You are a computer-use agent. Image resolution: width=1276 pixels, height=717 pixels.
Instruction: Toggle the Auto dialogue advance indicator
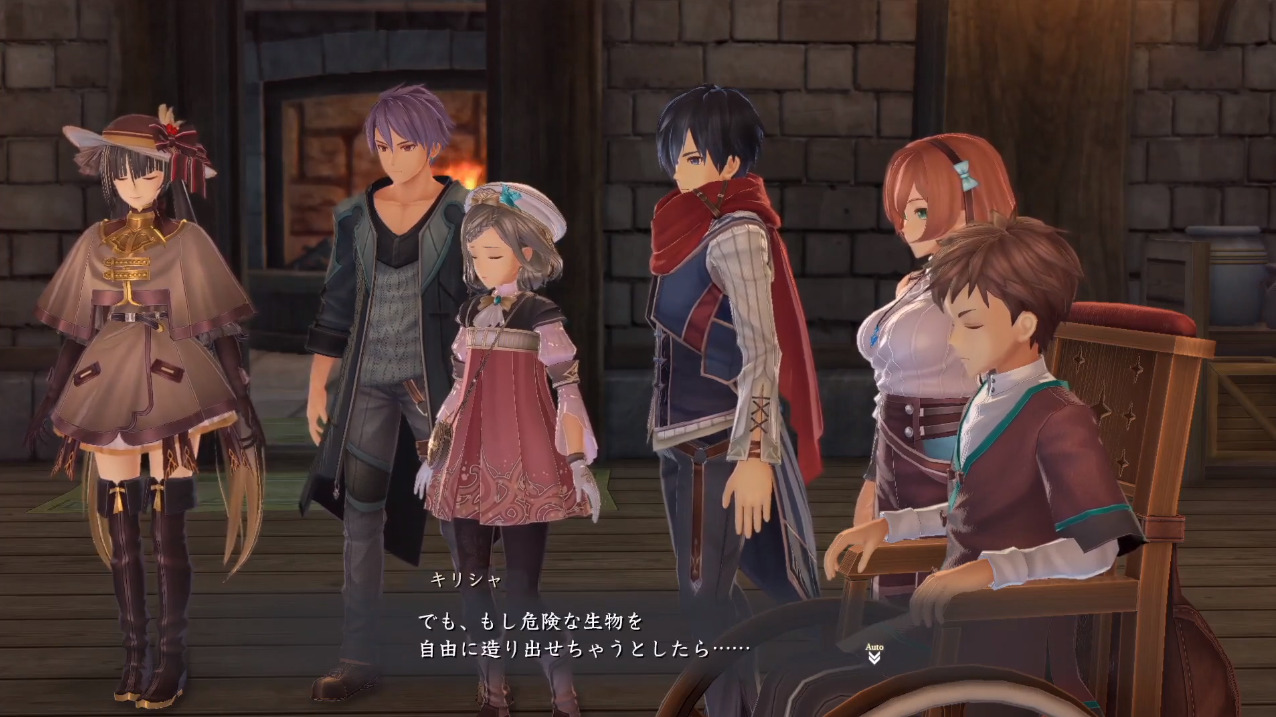pyautogui.click(x=874, y=654)
